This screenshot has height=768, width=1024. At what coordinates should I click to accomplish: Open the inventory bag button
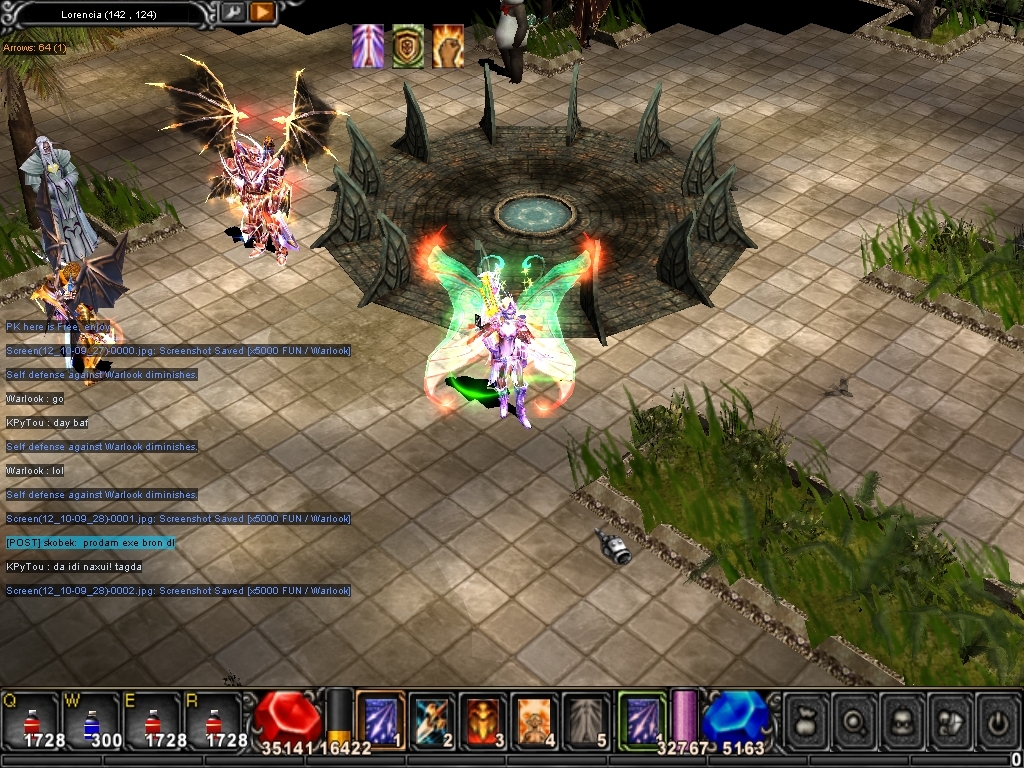tap(806, 719)
